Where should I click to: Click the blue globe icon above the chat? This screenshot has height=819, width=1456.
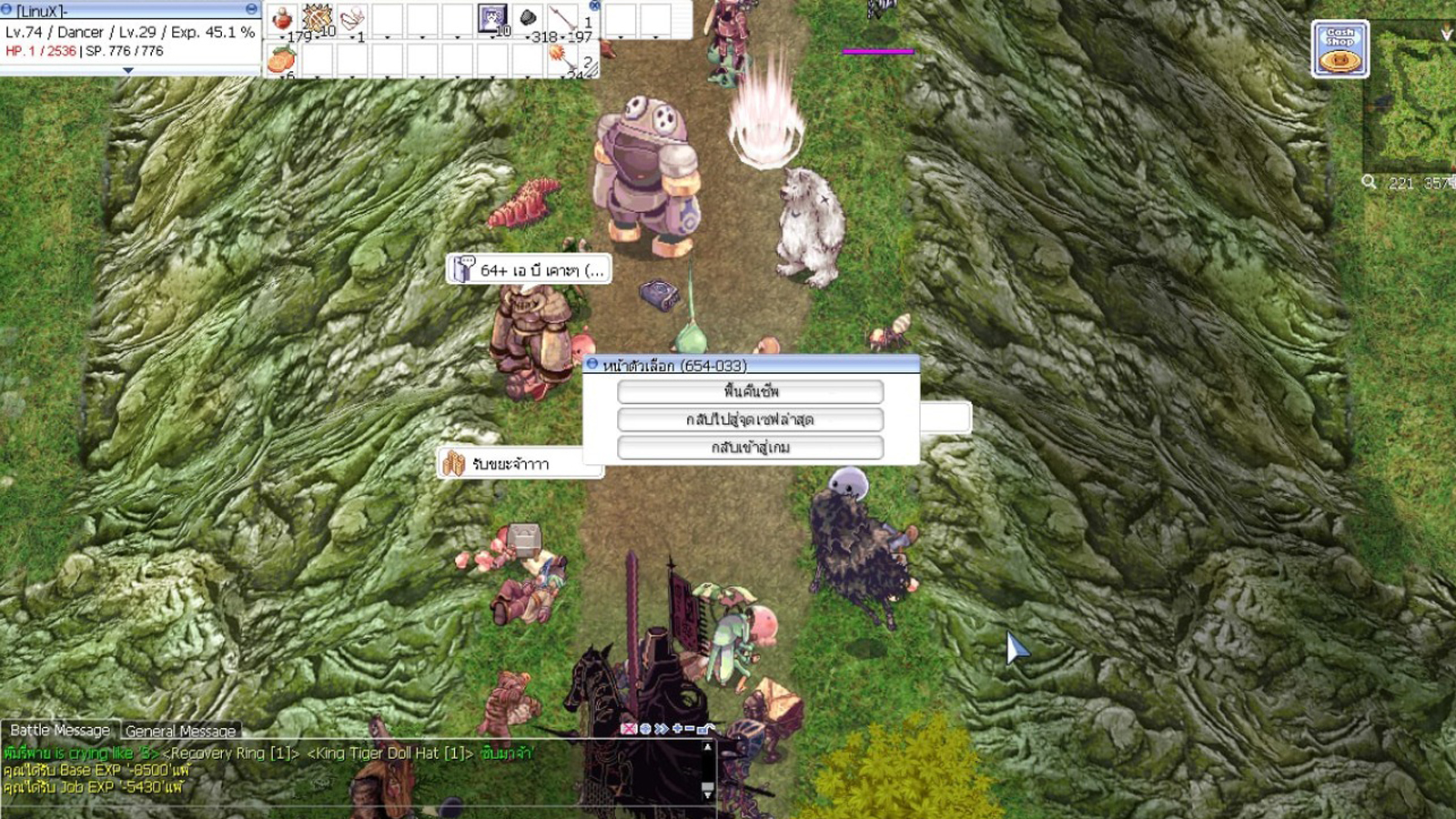tap(645, 728)
